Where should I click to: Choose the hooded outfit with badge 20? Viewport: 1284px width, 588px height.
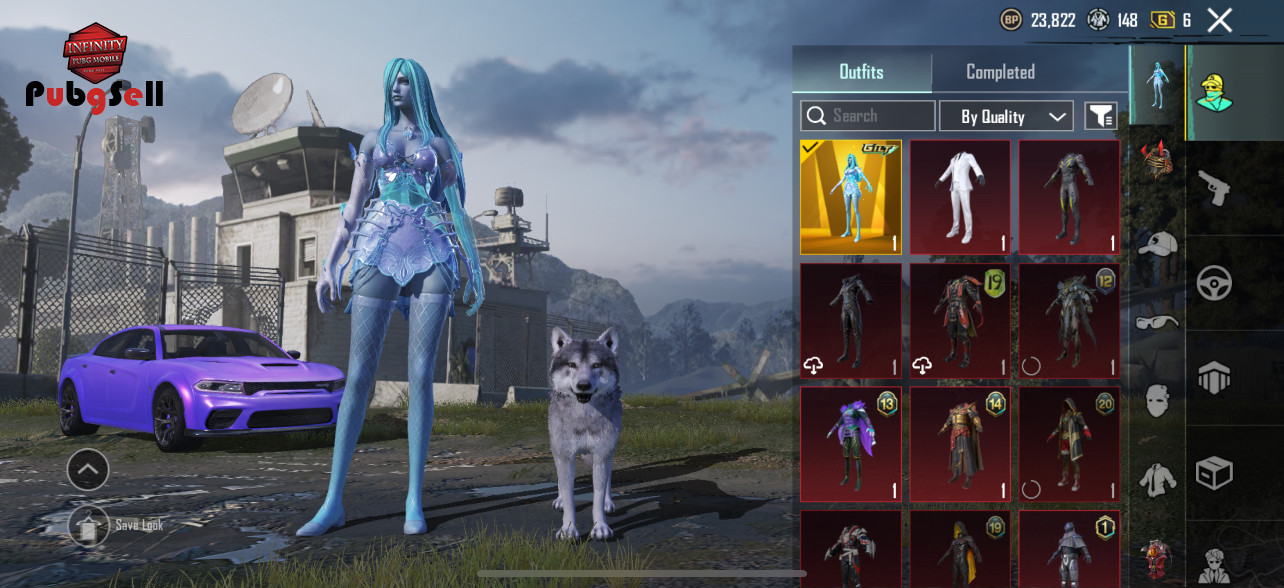tap(1069, 444)
